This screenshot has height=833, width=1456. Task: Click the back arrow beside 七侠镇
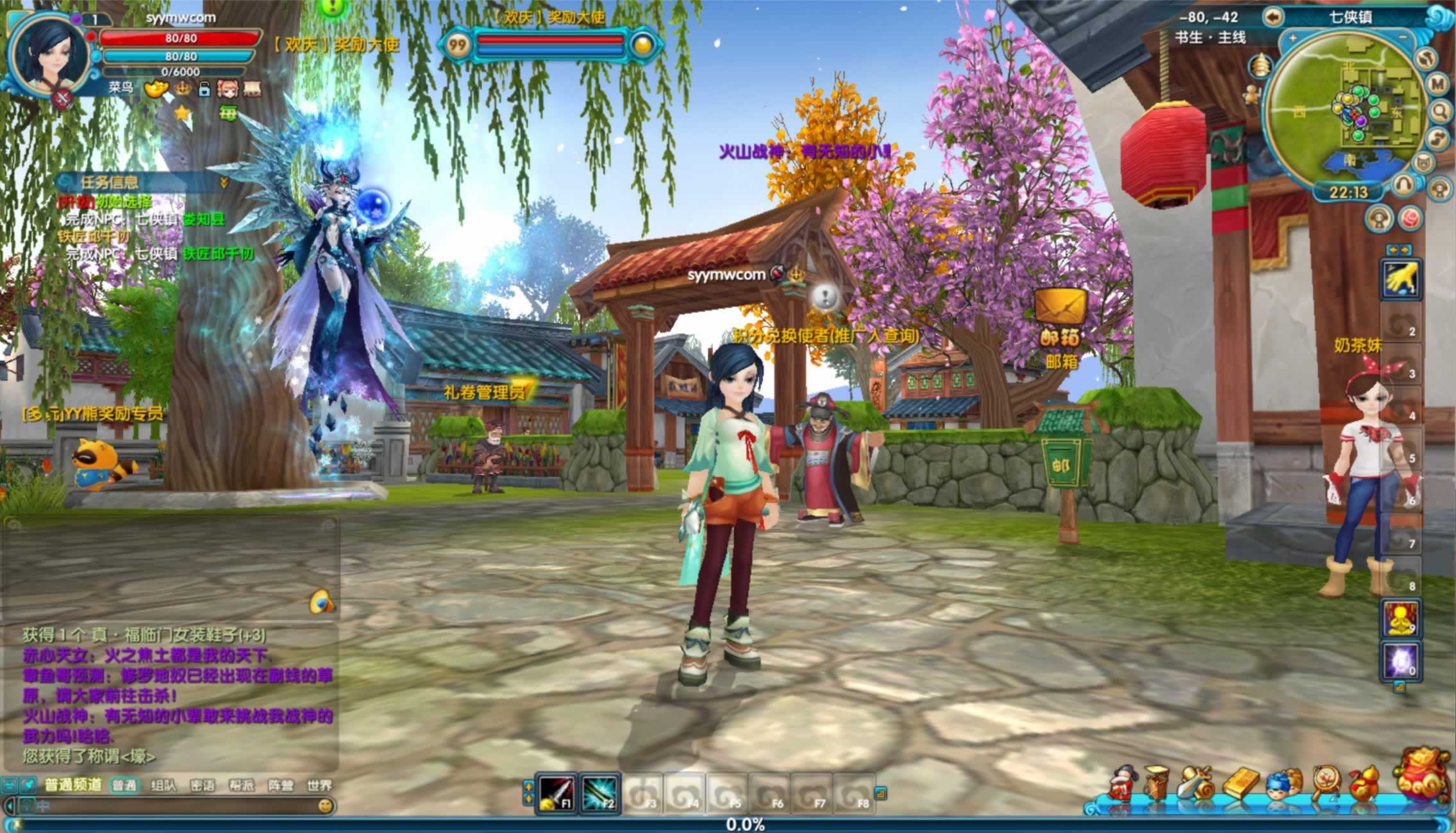tap(1273, 17)
